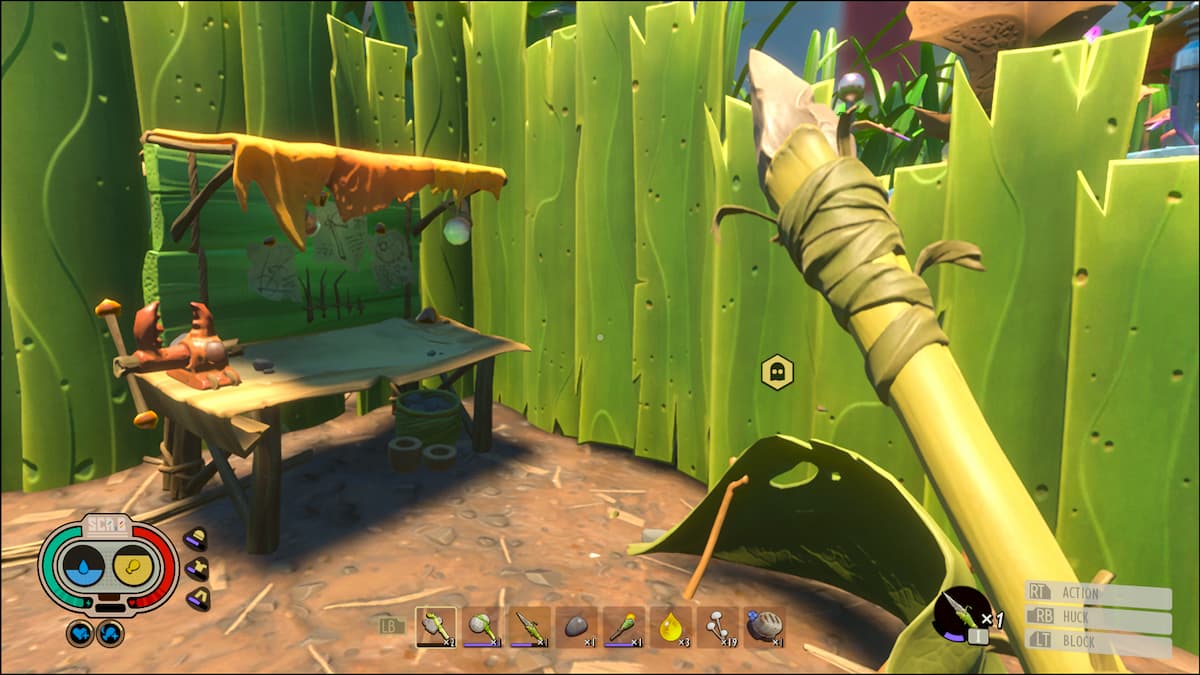Select the yellow sap droplet slot
The width and height of the screenshot is (1200, 675).
pyautogui.click(x=669, y=627)
